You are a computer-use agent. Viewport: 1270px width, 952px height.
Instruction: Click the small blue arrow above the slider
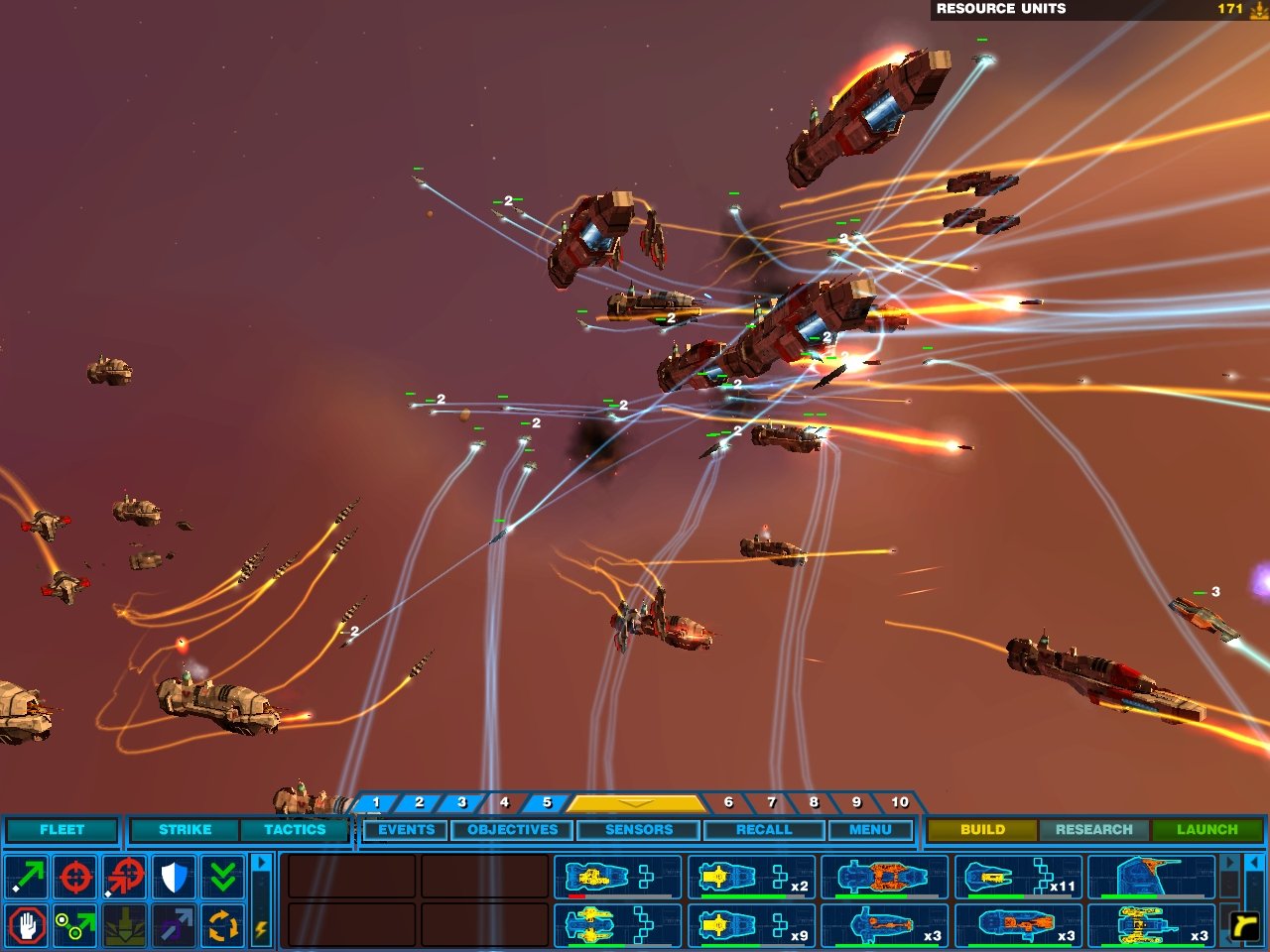coord(261,862)
